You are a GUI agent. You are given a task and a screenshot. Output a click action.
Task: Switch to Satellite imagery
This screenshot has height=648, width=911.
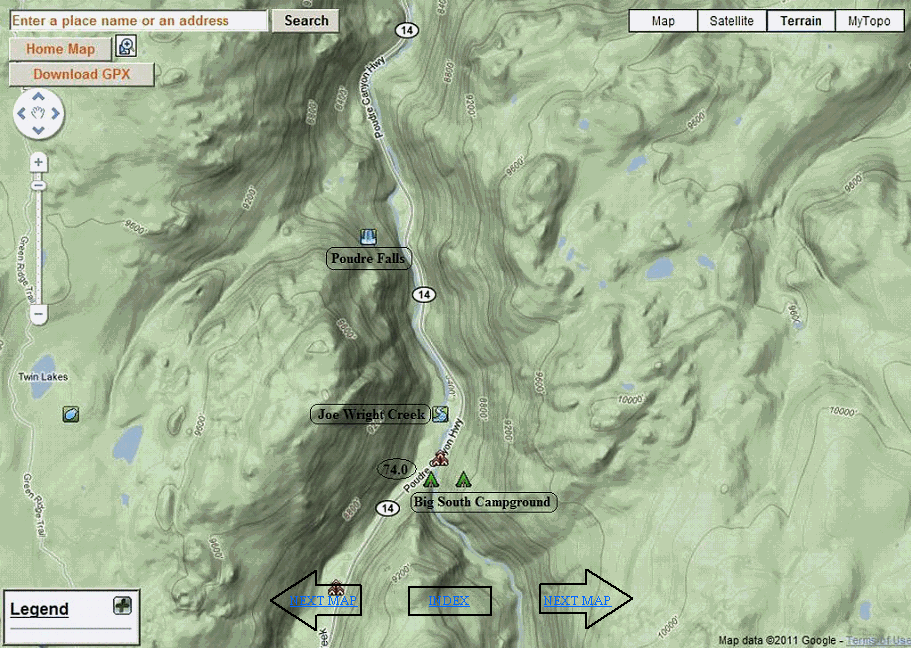point(732,21)
